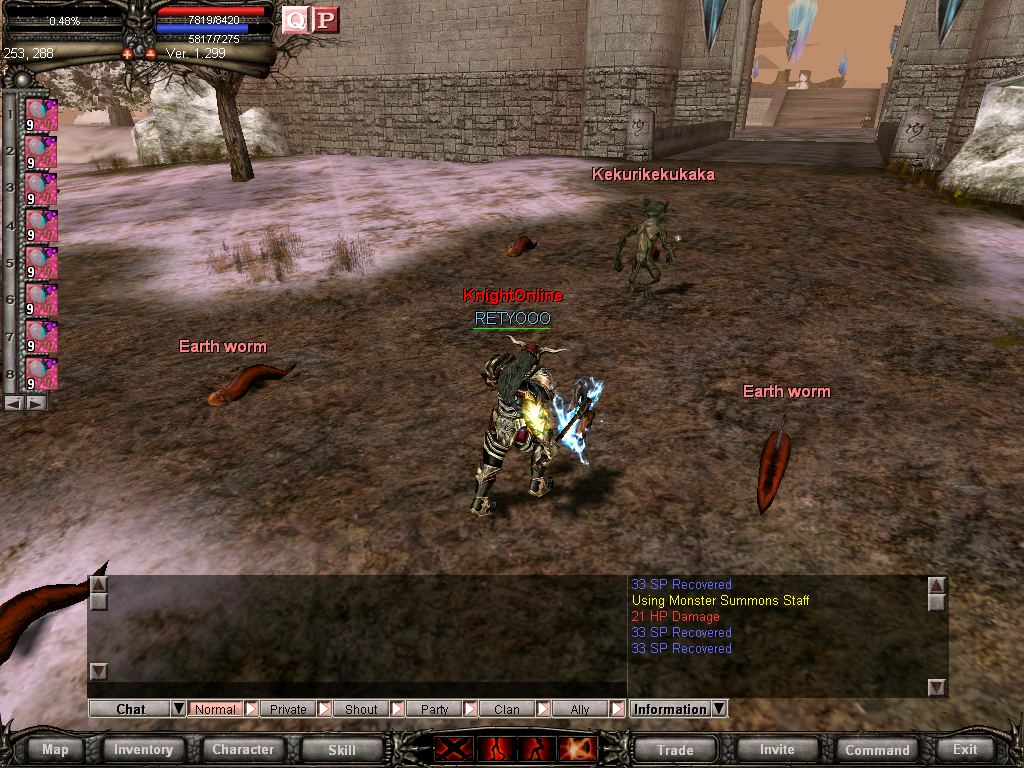
Task: Choose the Shout chat channel
Action: 361,709
